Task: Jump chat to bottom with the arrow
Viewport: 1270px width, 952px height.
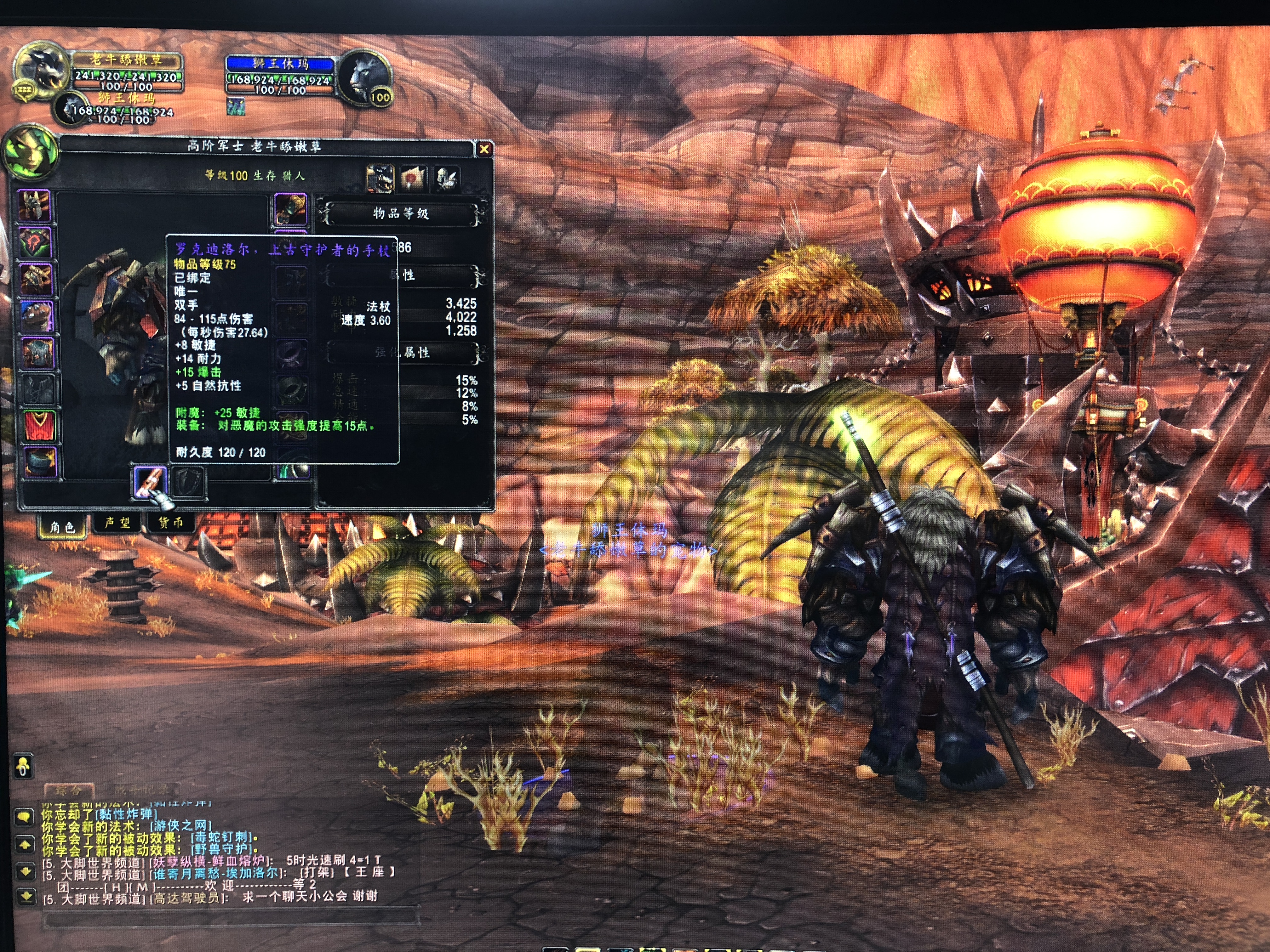Action: tap(26, 896)
